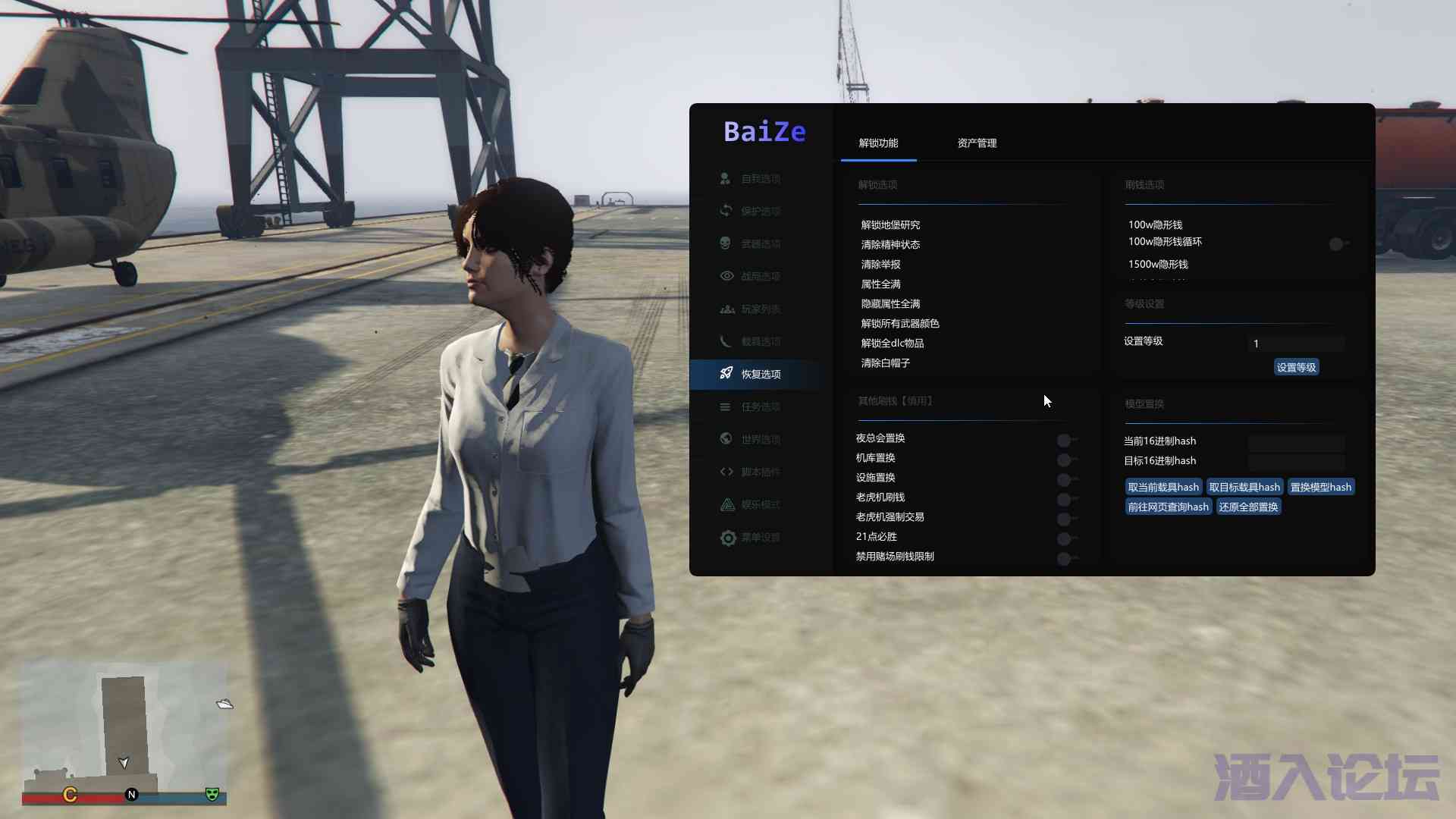Switch to the 资产管理 tab
The width and height of the screenshot is (1456, 819).
[x=977, y=143]
